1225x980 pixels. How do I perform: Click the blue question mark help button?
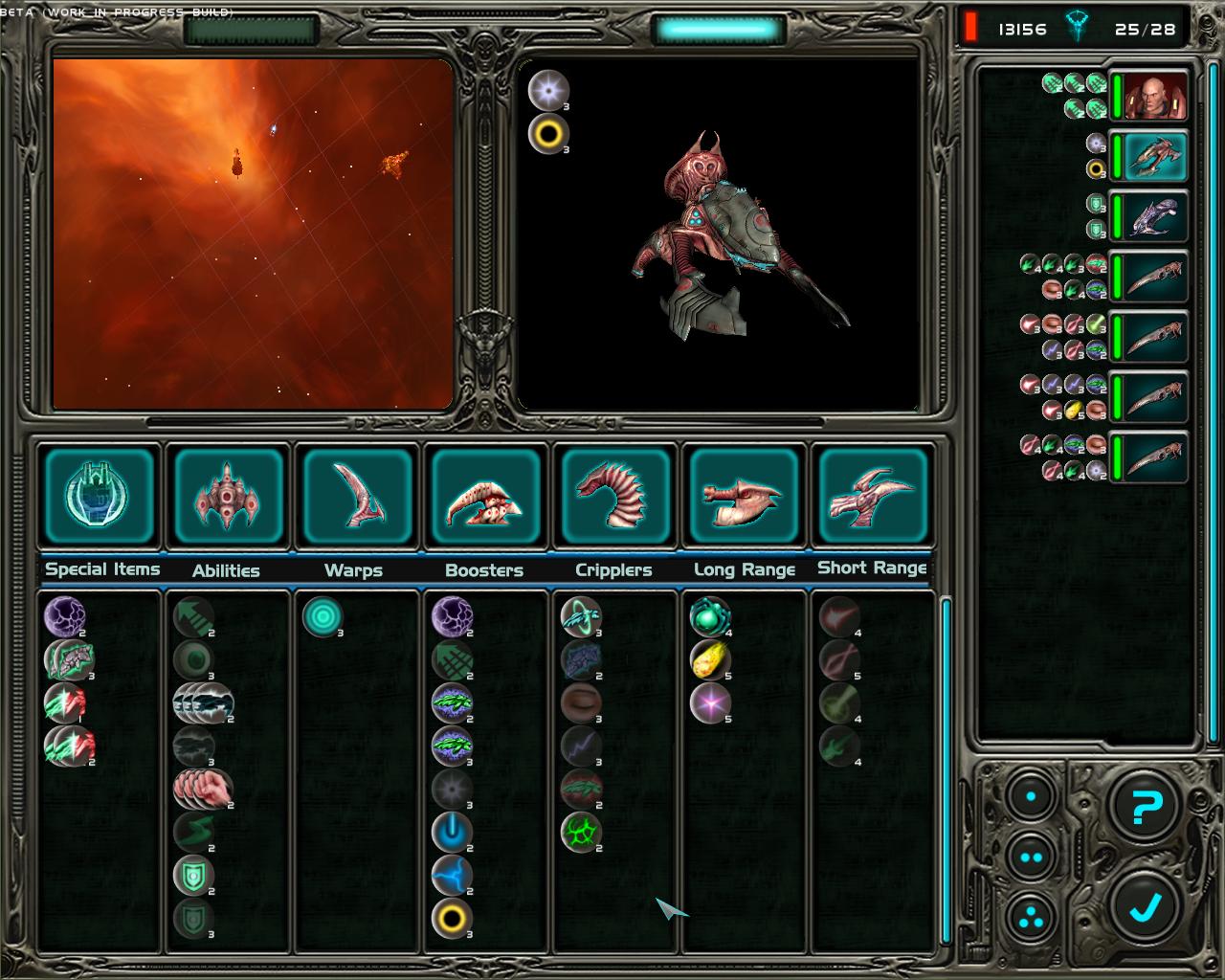(x=1147, y=808)
